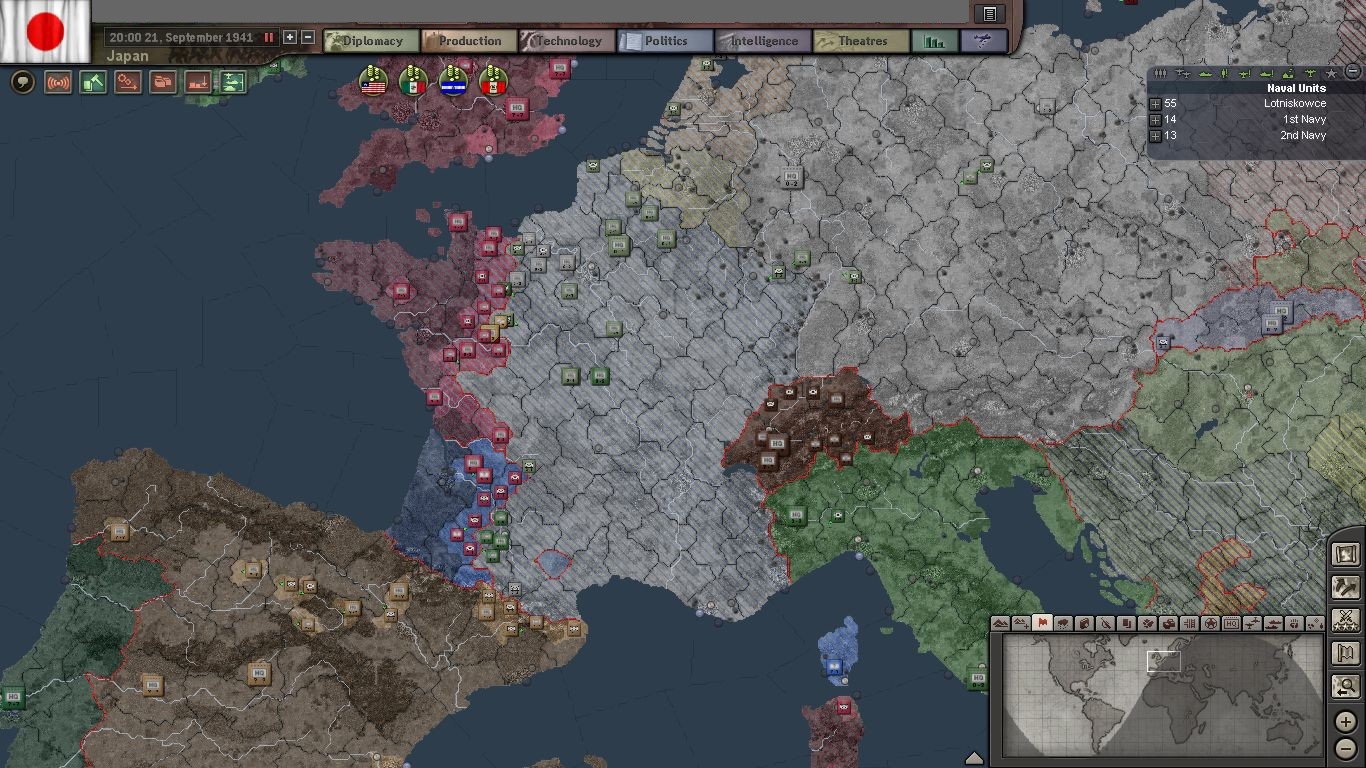The width and height of the screenshot is (1366, 768).
Task: Click the Japan flag in the corner
Action: point(45,31)
